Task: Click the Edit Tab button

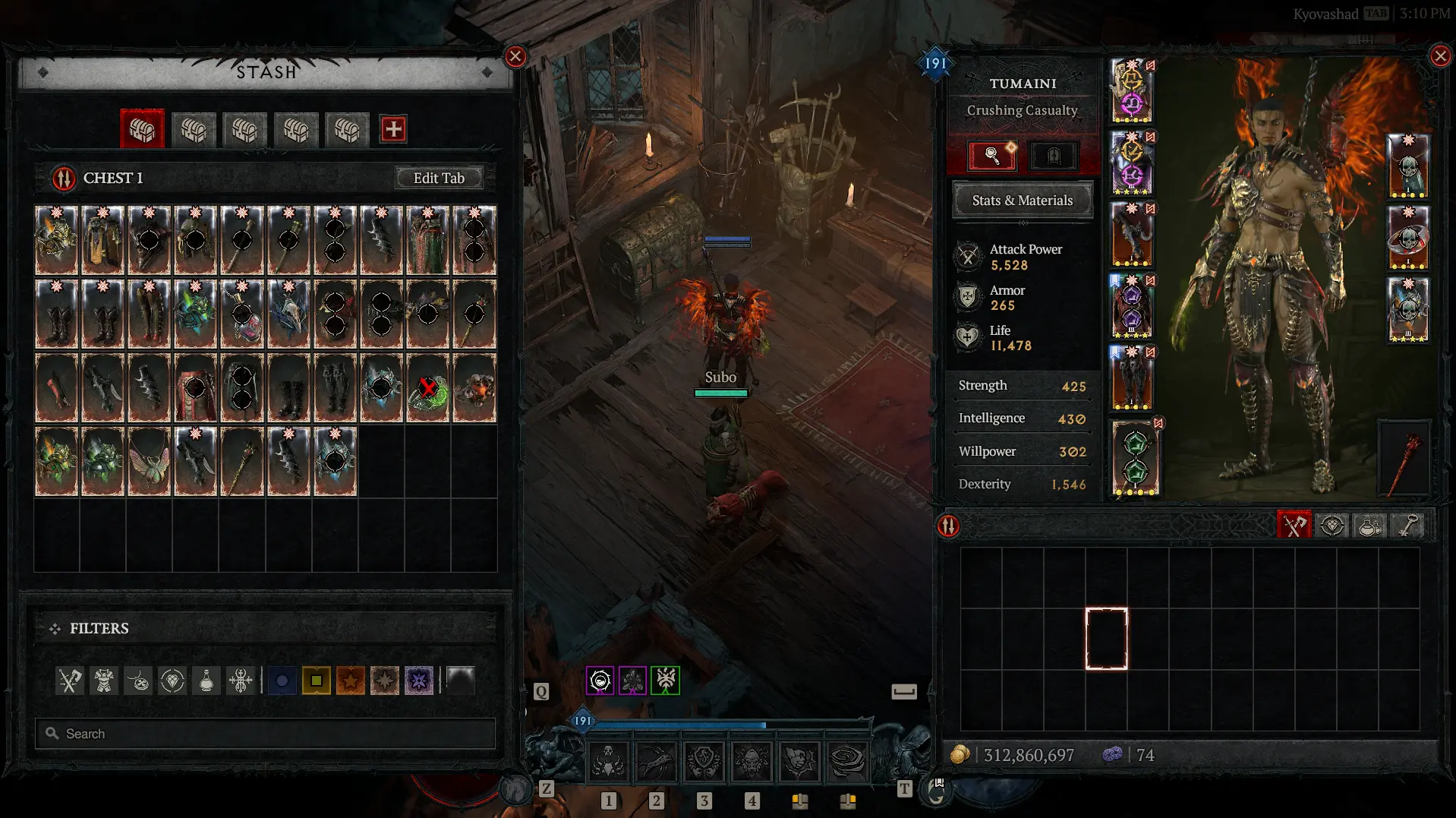Action: coord(439,178)
